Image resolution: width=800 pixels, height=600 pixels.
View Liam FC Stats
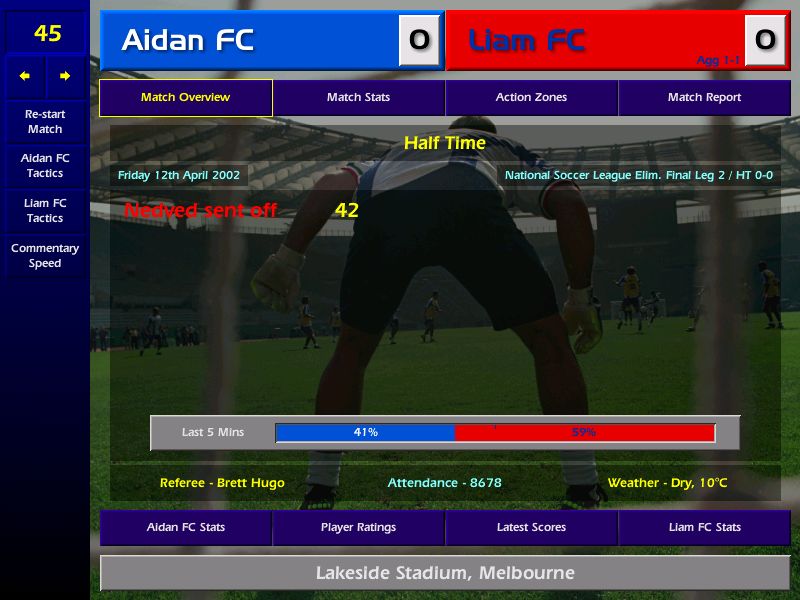click(x=704, y=527)
